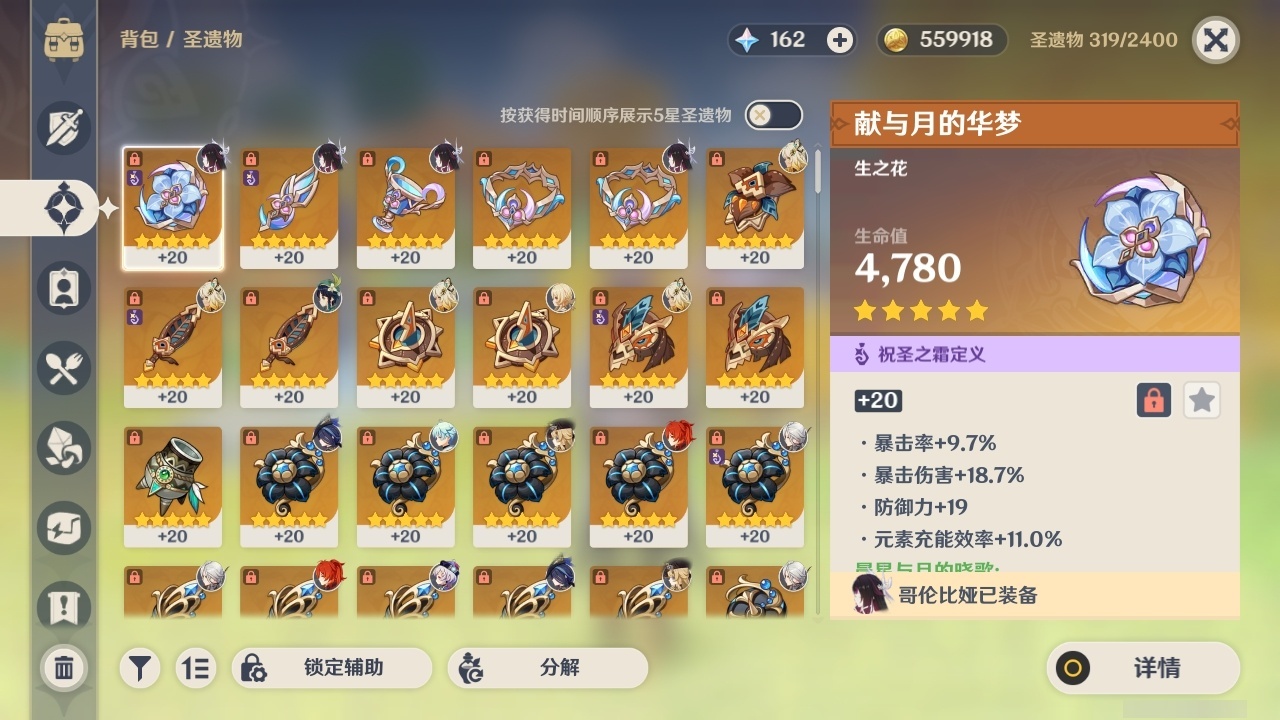Screen dimensions: 1280x720
Task: Mark the artifact as favorite with the star
Action: (1202, 400)
